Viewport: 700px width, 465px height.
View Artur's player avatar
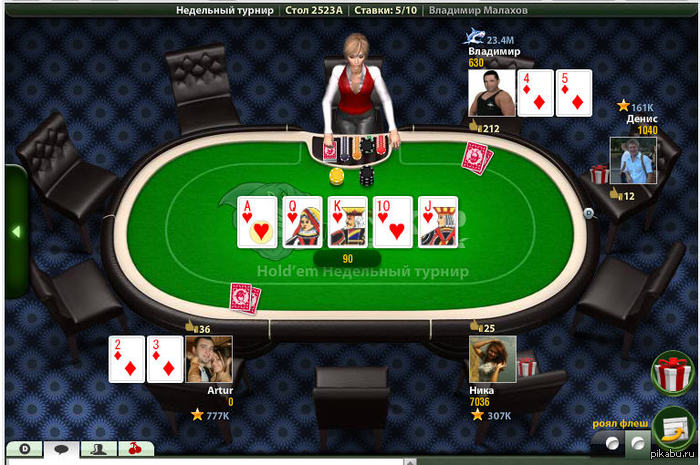pos(209,359)
